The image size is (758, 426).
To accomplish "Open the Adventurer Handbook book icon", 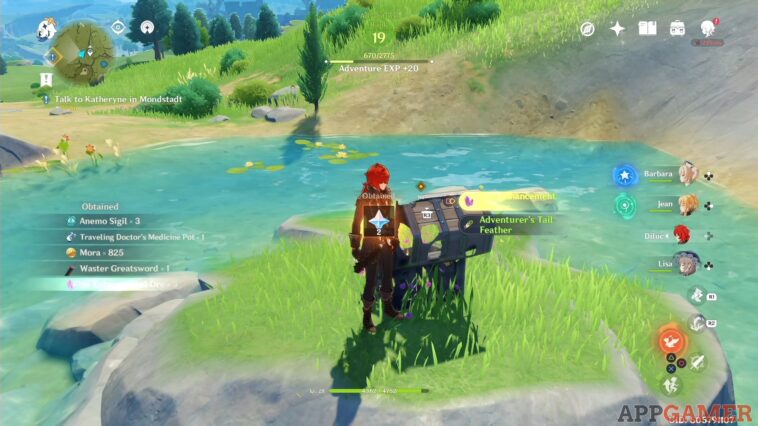I will 647,28.
